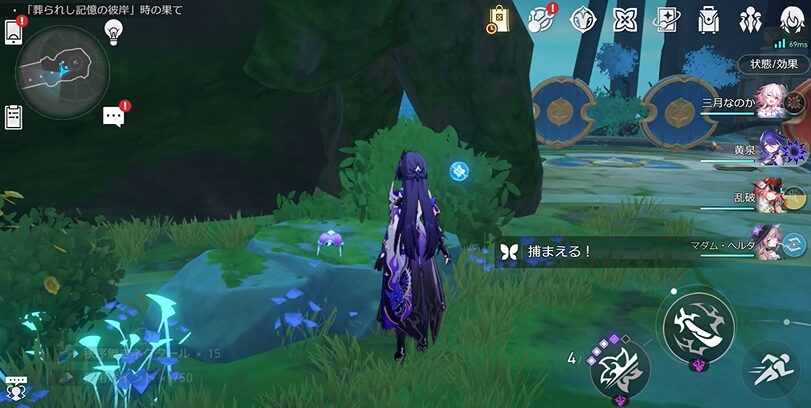Open the clipboard mission log icon
This screenshot has height=408, width=811.
tap(14, 116)
